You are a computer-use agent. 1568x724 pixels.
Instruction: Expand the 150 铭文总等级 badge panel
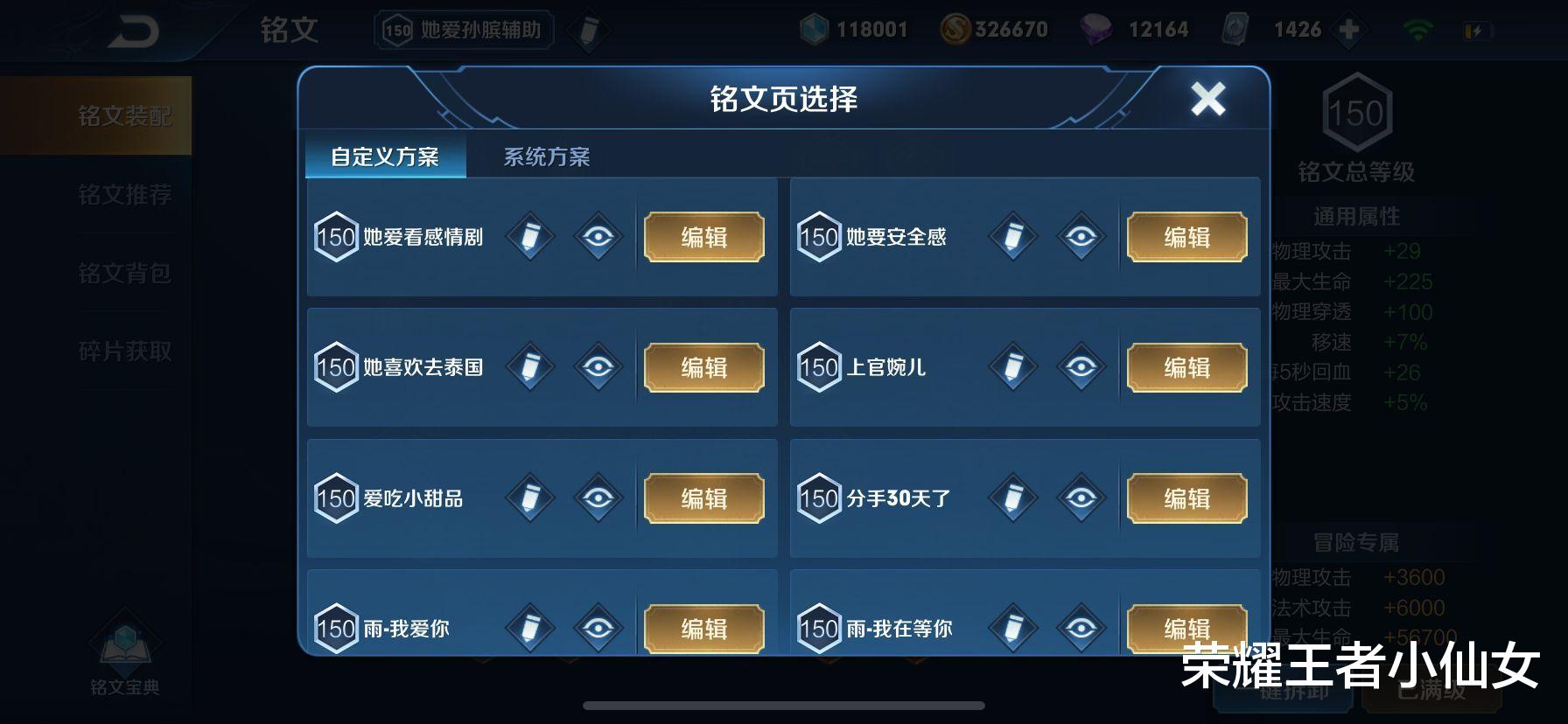coord(1358,113)
